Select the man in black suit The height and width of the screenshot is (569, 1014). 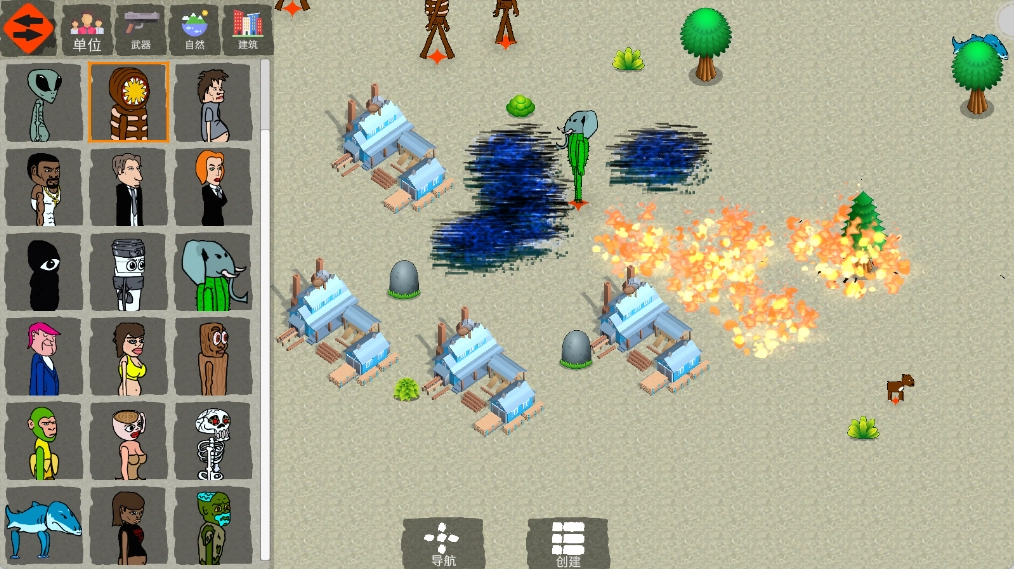coord(128,188)
